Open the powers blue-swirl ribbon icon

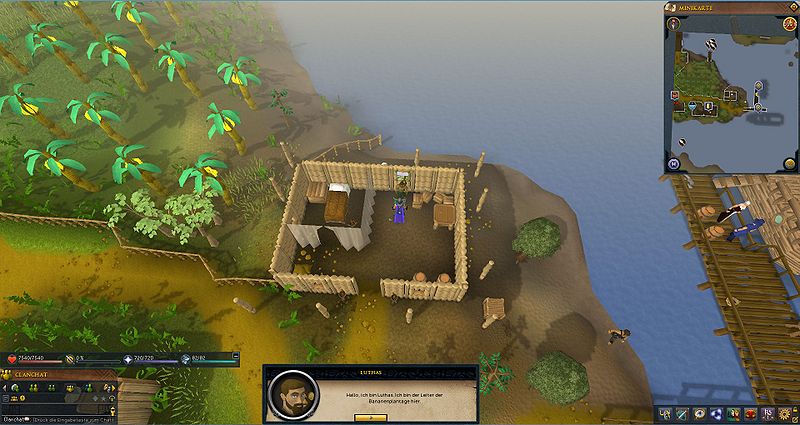[x=716, y=413]
